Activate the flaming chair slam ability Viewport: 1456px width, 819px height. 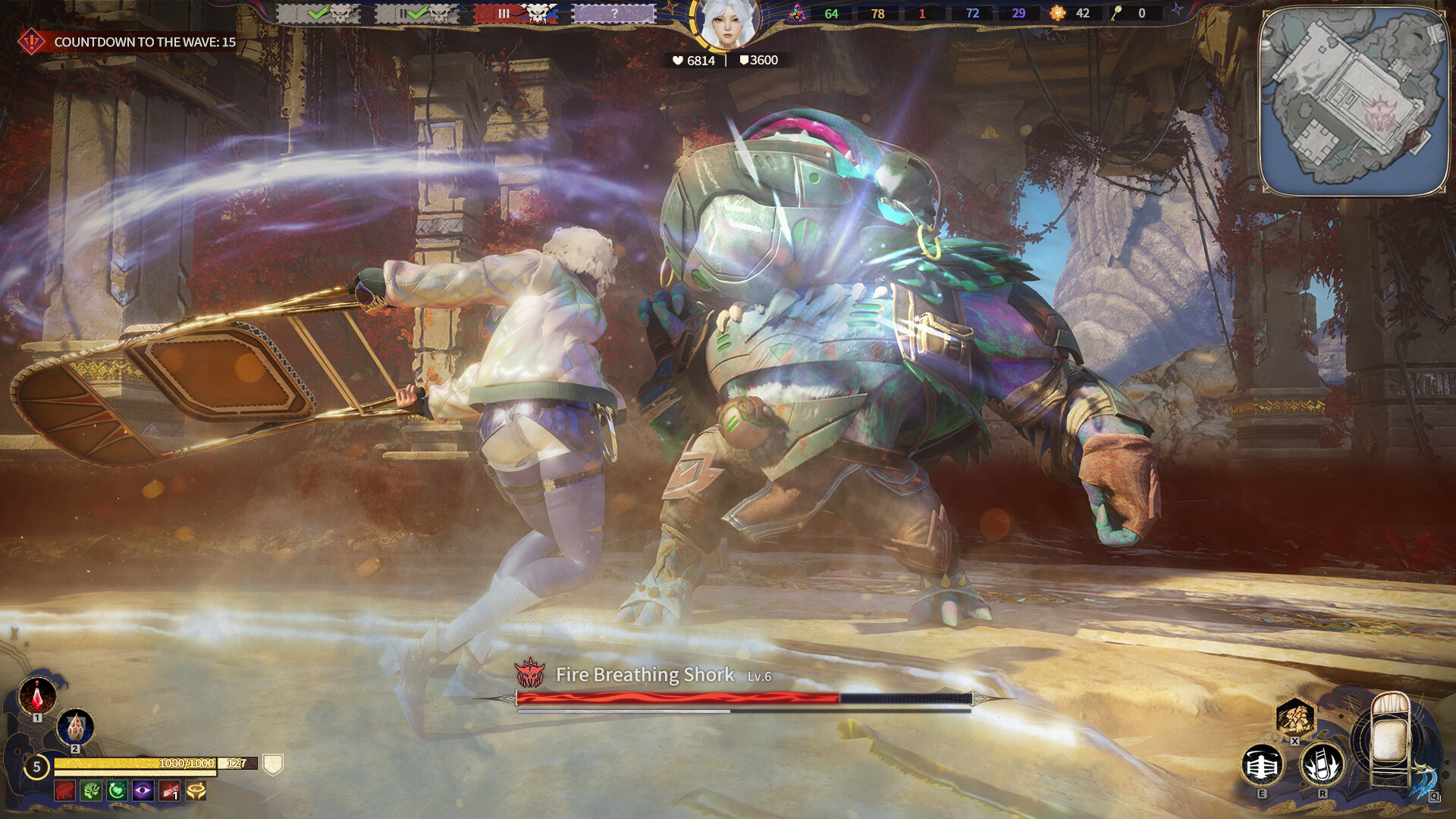point(1322,764)
